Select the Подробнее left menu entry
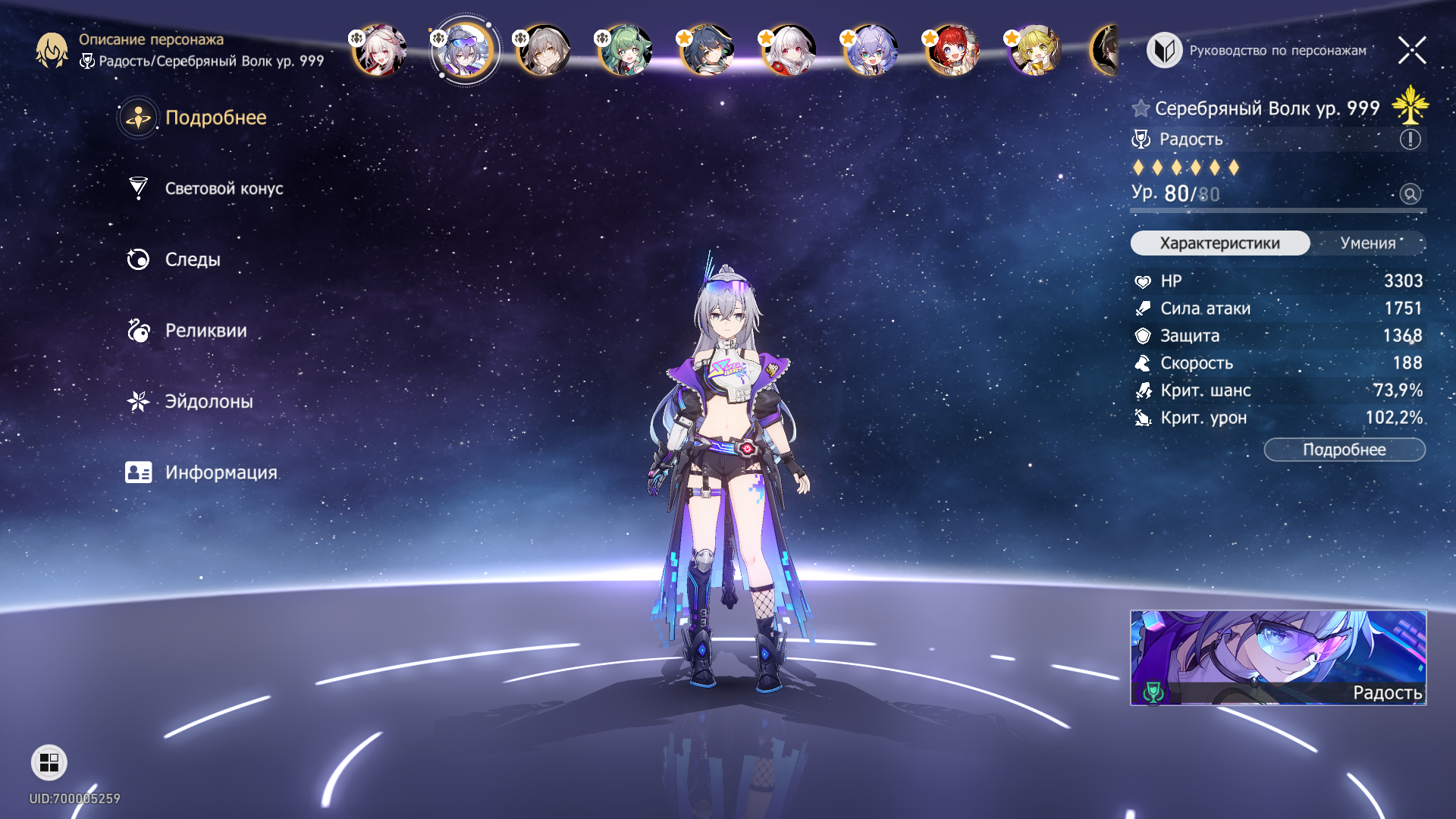 215,118
